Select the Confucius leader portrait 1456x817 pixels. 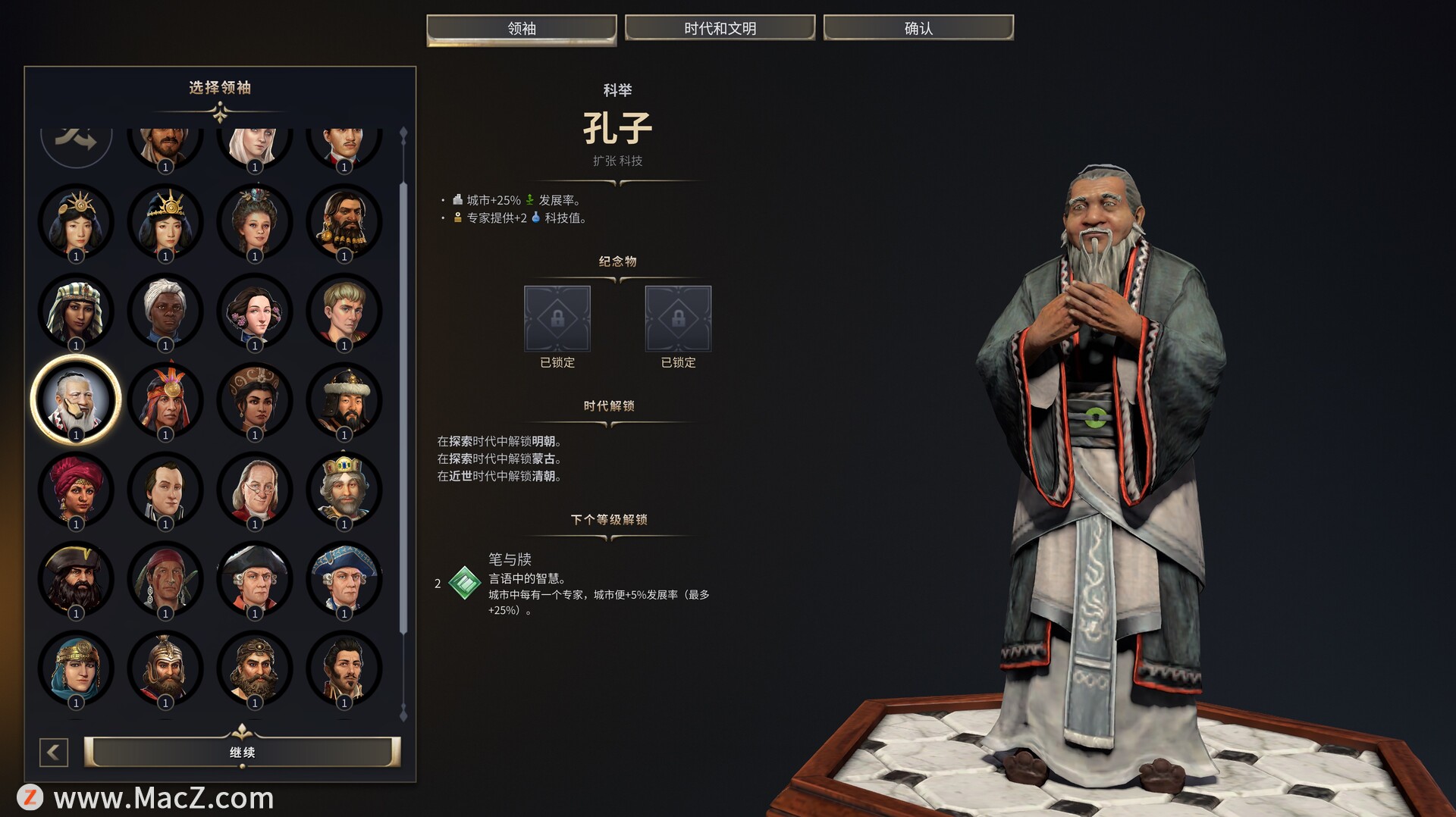click(76, 399)
